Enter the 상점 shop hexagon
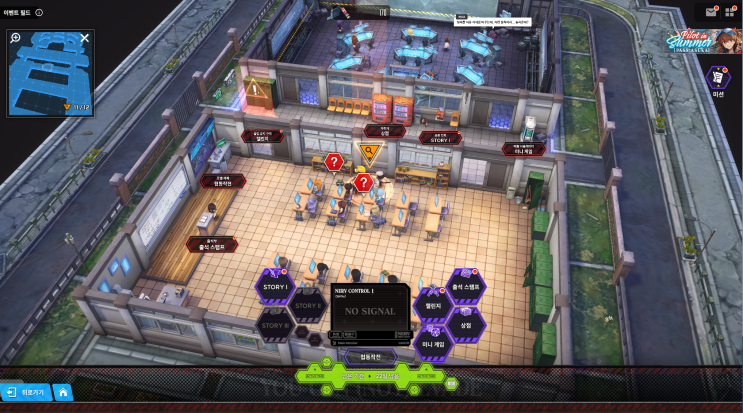This screenshot has height=413, width=743. click(465, 324)
